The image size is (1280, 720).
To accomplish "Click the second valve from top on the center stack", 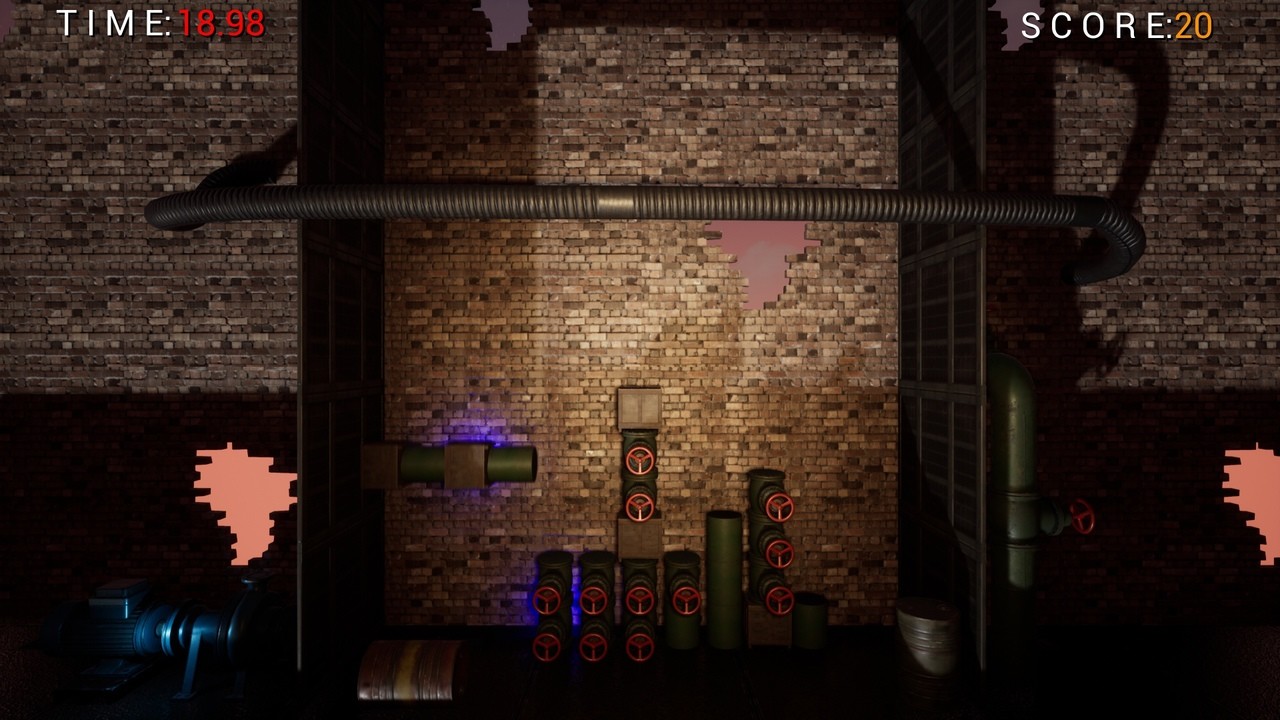I will click(640, 510).
